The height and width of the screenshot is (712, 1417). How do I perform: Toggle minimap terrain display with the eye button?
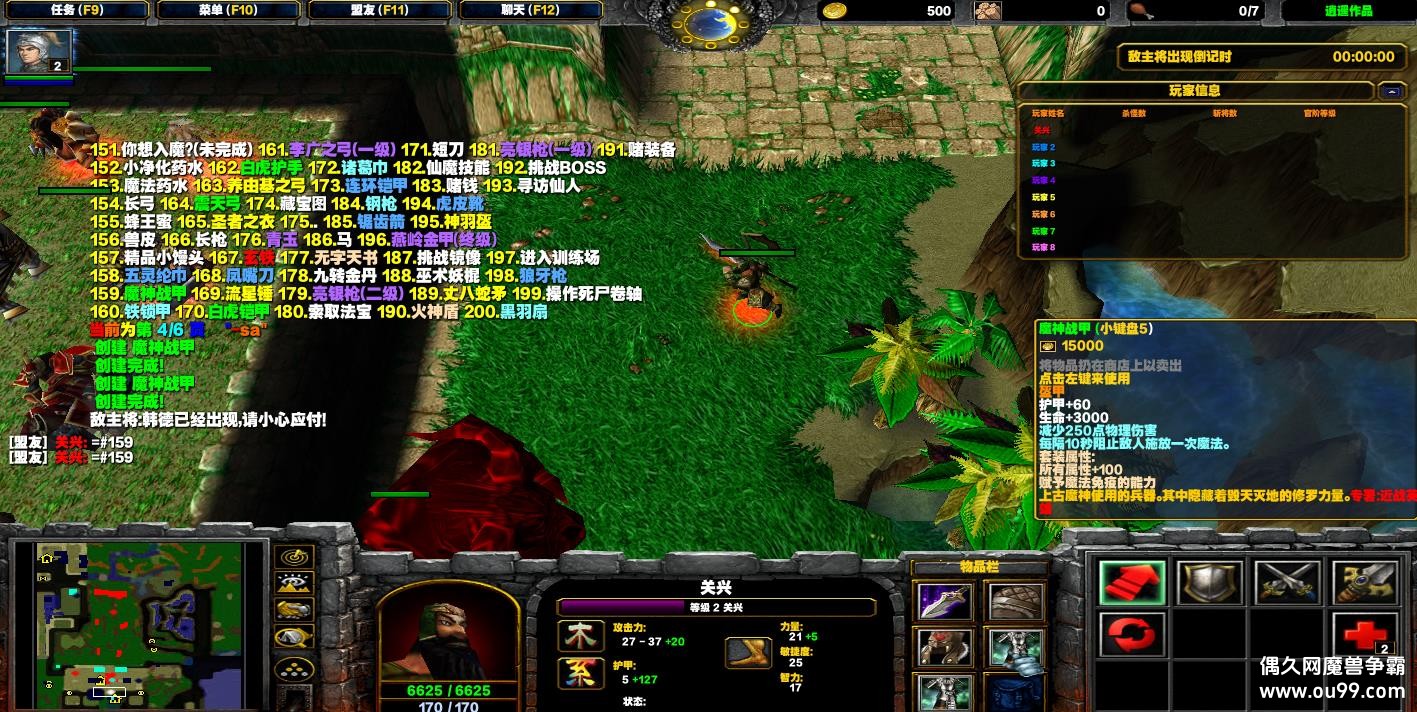[294, 584]
